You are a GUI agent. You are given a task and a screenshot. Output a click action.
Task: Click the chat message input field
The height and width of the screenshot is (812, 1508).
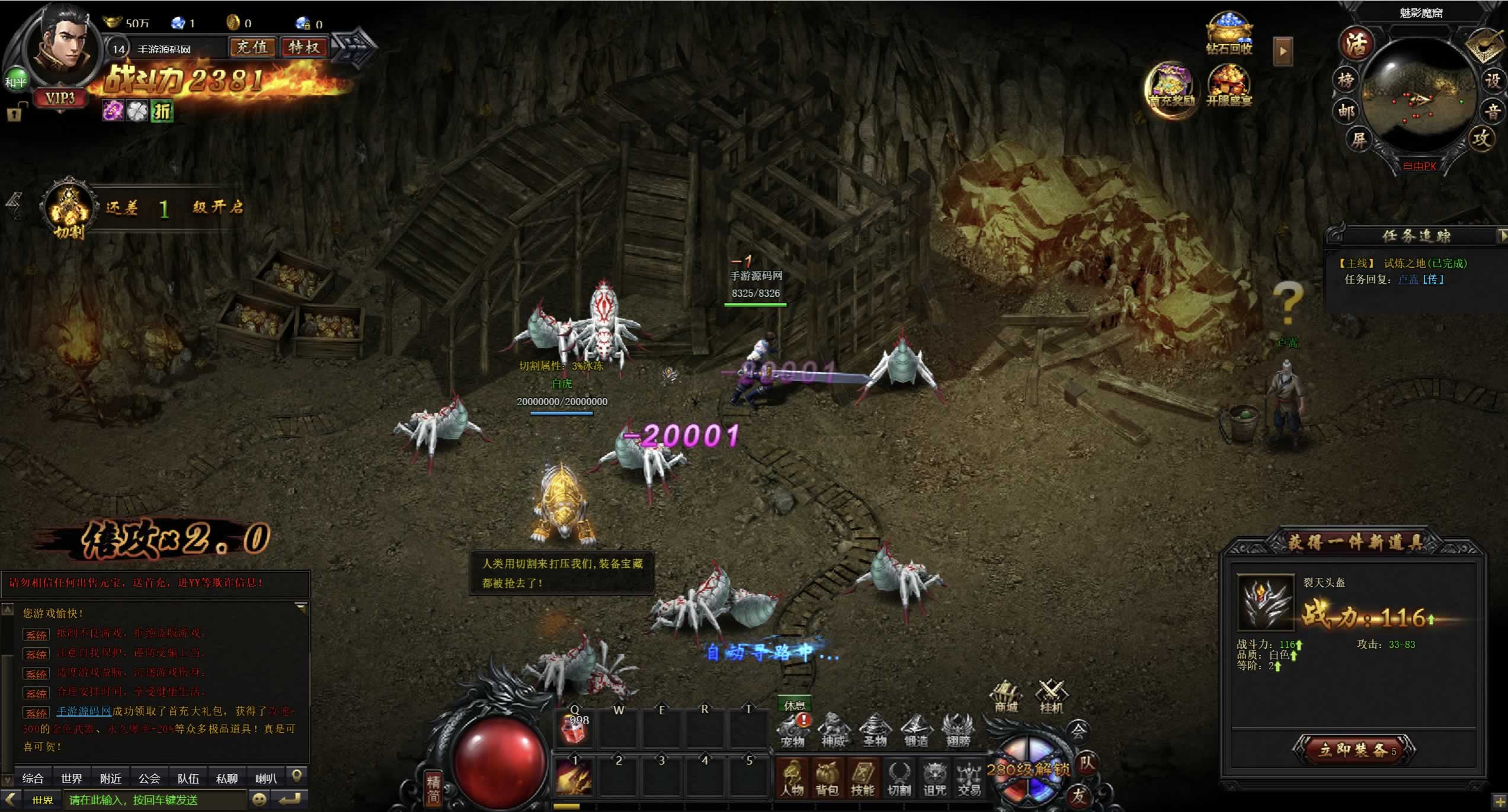(155, 800)
